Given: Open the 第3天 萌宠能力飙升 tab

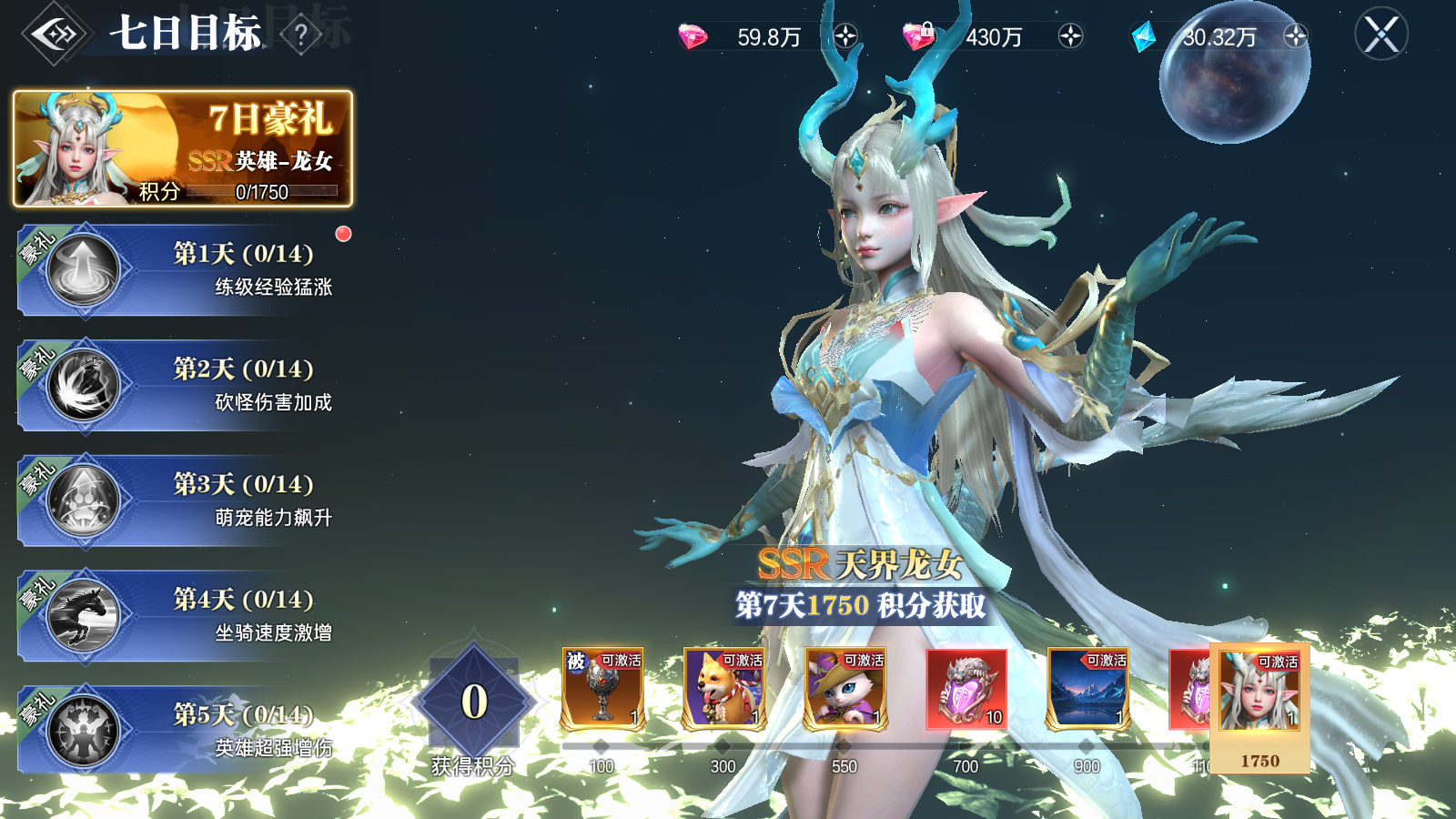Looking at the screenshot, I should click(182, 500).
